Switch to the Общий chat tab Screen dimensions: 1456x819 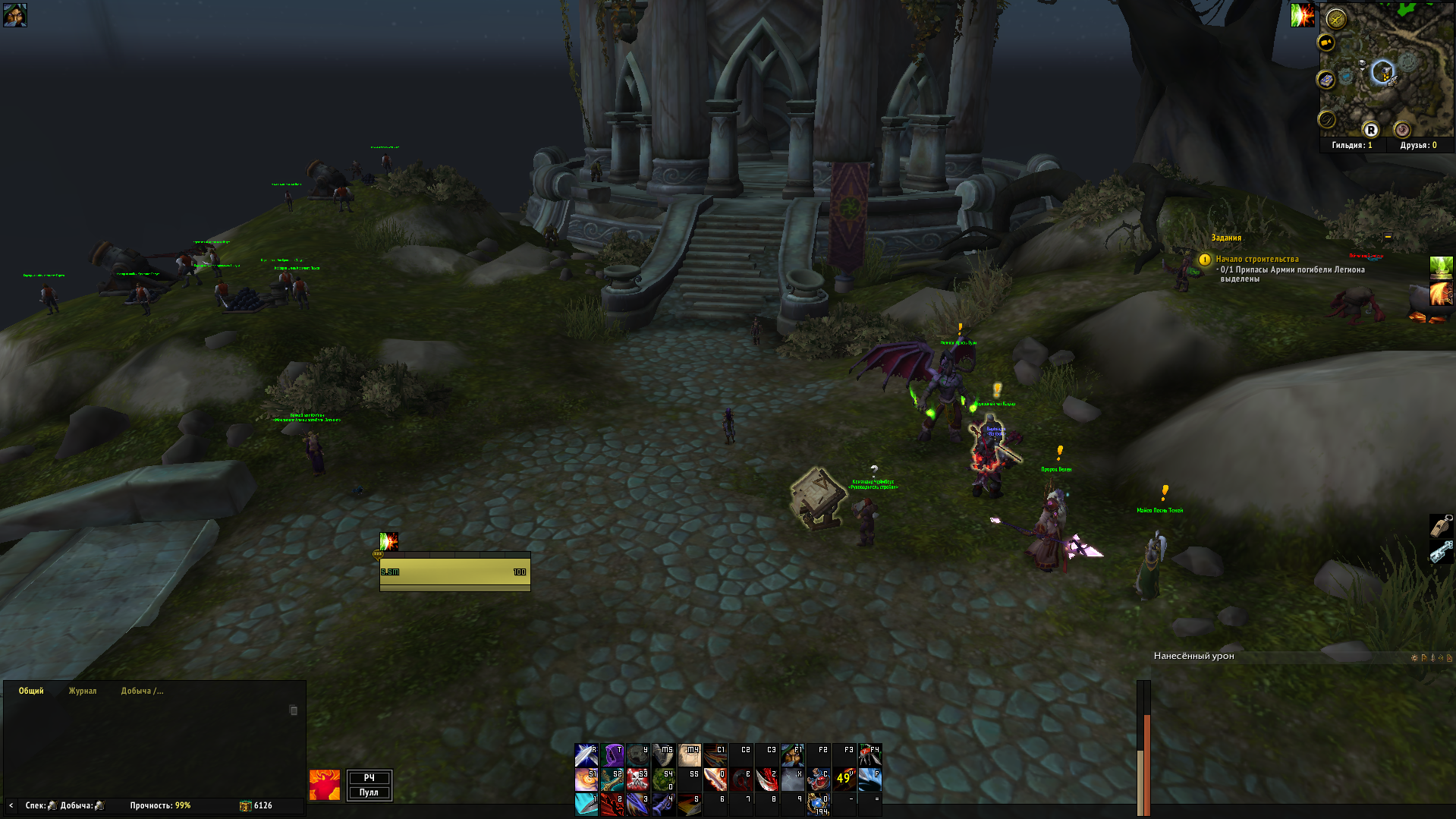pyautogui.click(x=31, y=691)
